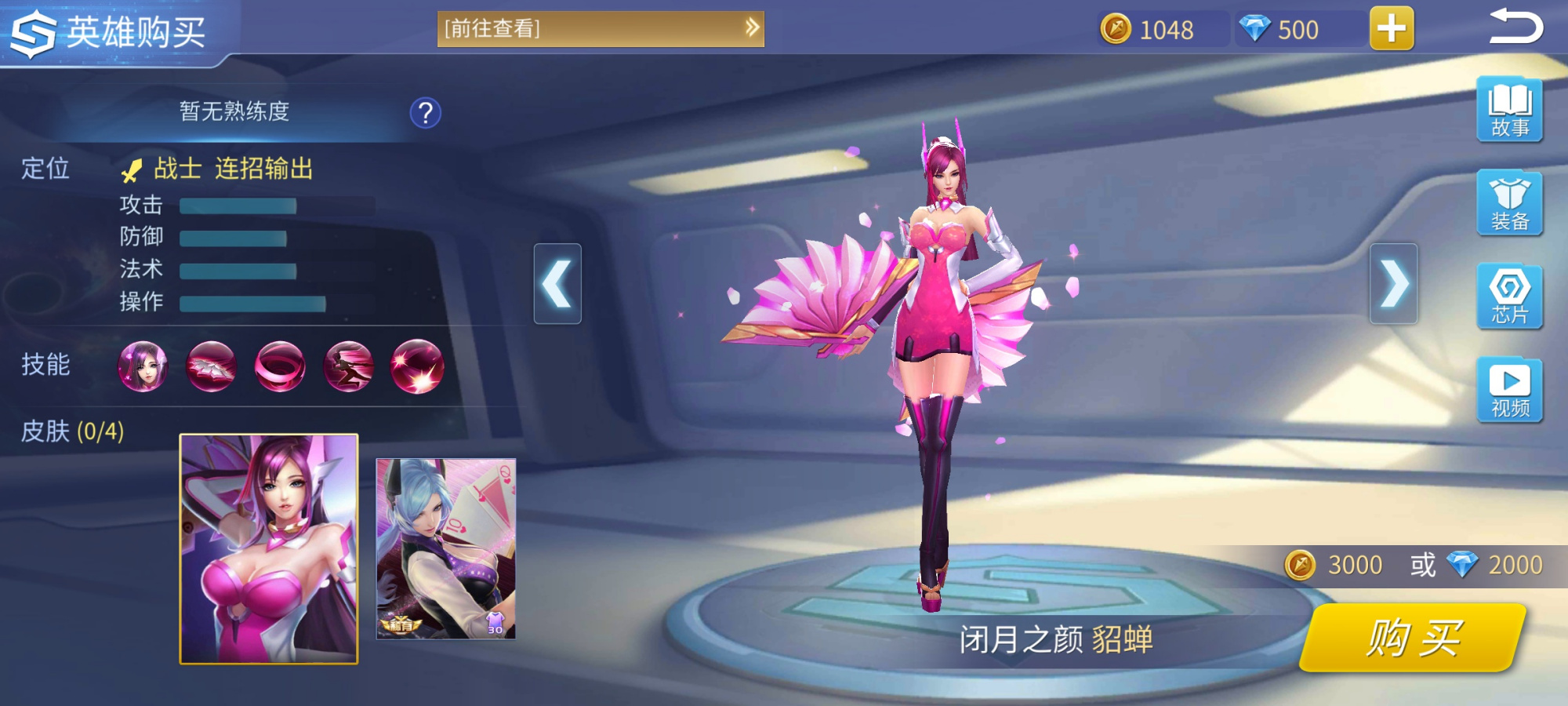
Task: View the hero's passive skill icon
Action: tap(143, 367)
